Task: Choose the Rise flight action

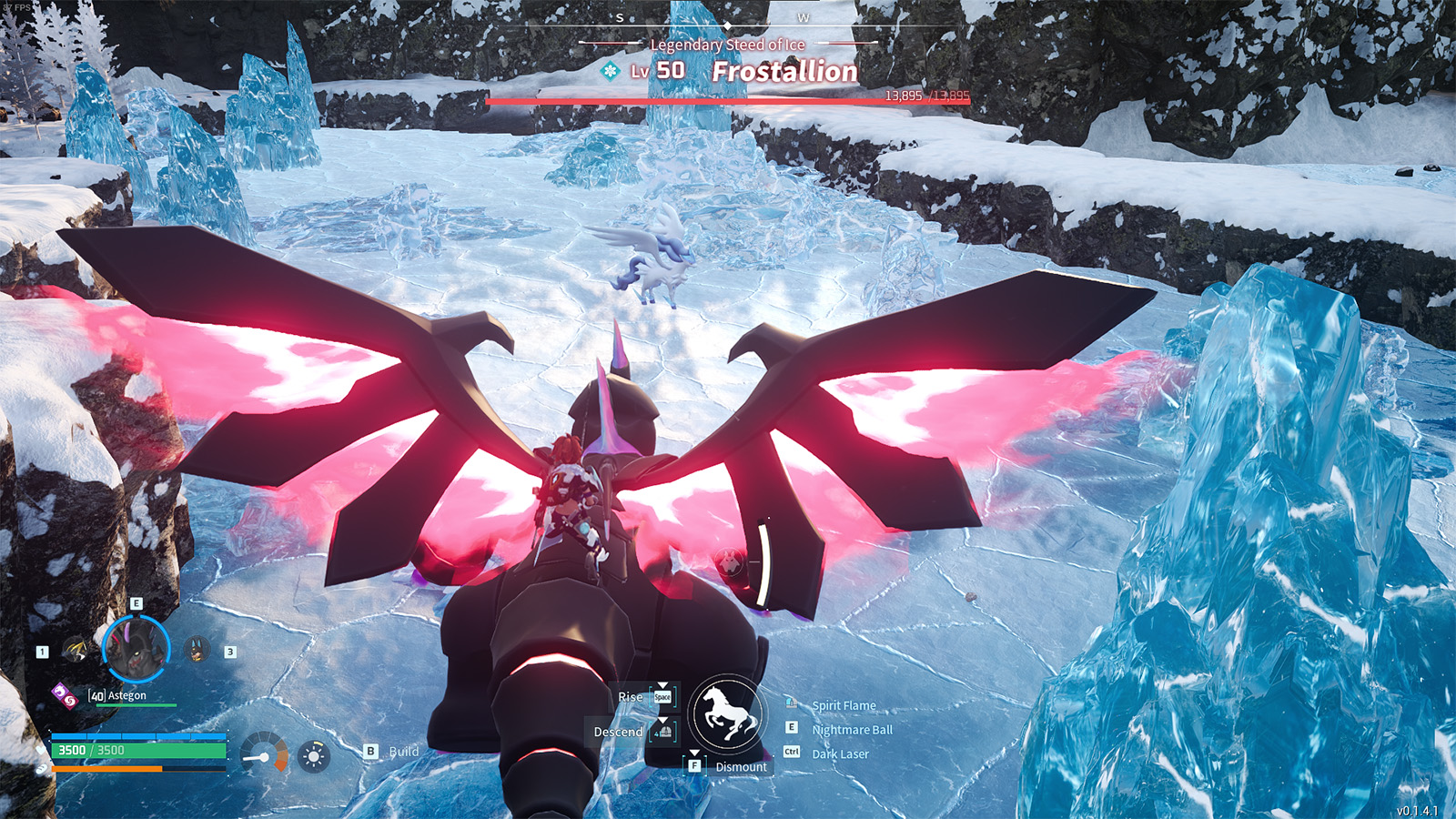Action: coord(630,697)
